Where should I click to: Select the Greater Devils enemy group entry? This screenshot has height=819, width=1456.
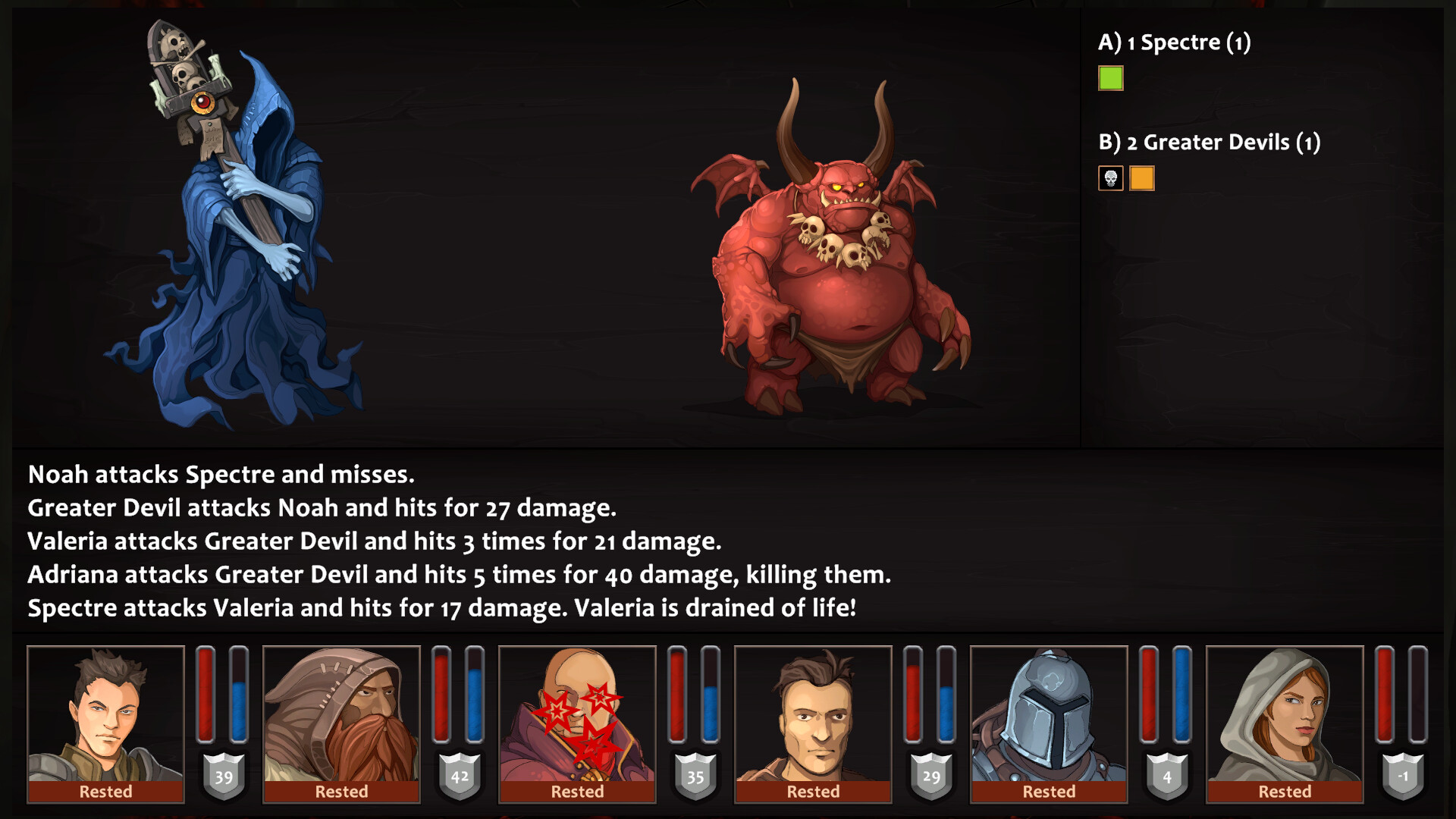tap(1209, 143)
